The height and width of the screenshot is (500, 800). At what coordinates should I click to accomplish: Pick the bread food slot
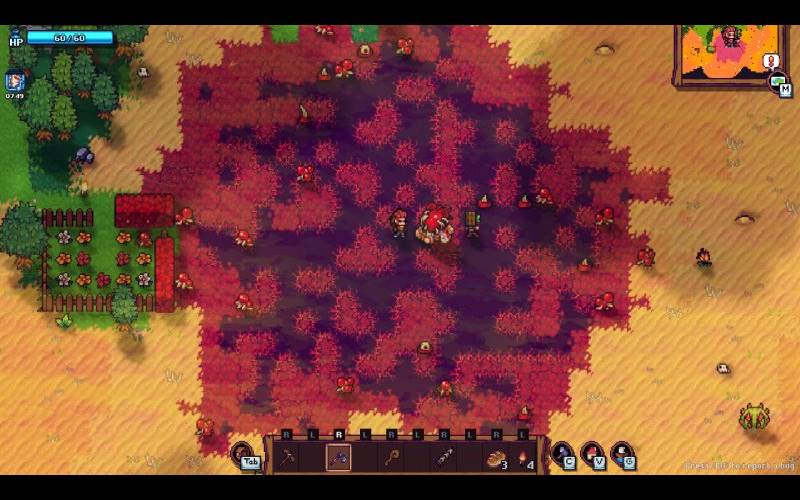click(x=494, y=459)
